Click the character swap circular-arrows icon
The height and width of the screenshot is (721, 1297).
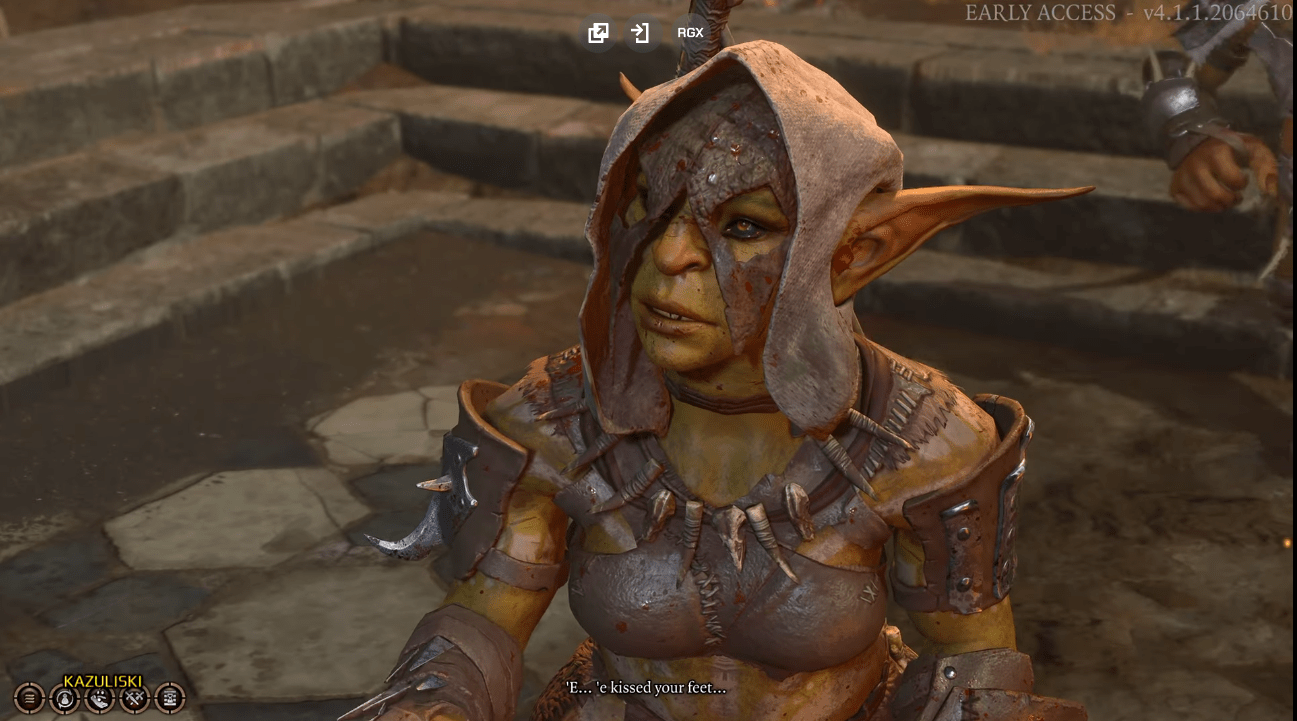click(x=64, y=697)
